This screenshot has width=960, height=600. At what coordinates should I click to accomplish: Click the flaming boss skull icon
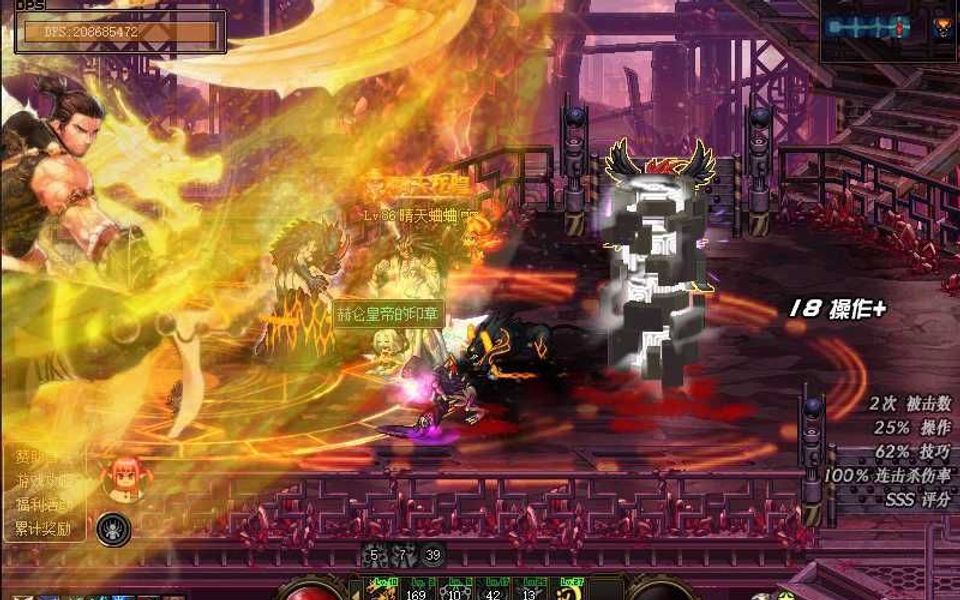point(941,28)
